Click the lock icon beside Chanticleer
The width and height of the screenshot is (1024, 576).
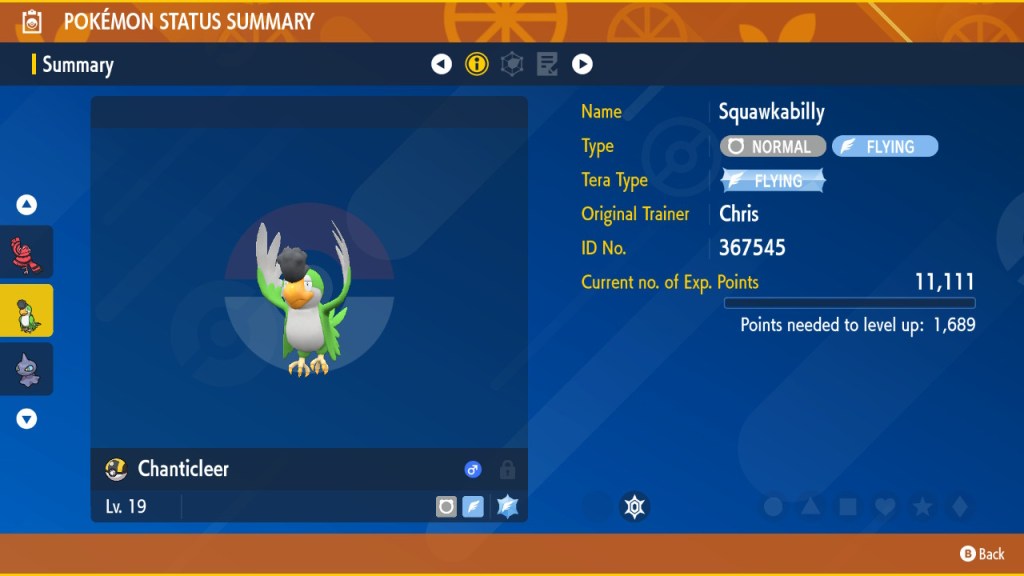[x=507, y=469]
